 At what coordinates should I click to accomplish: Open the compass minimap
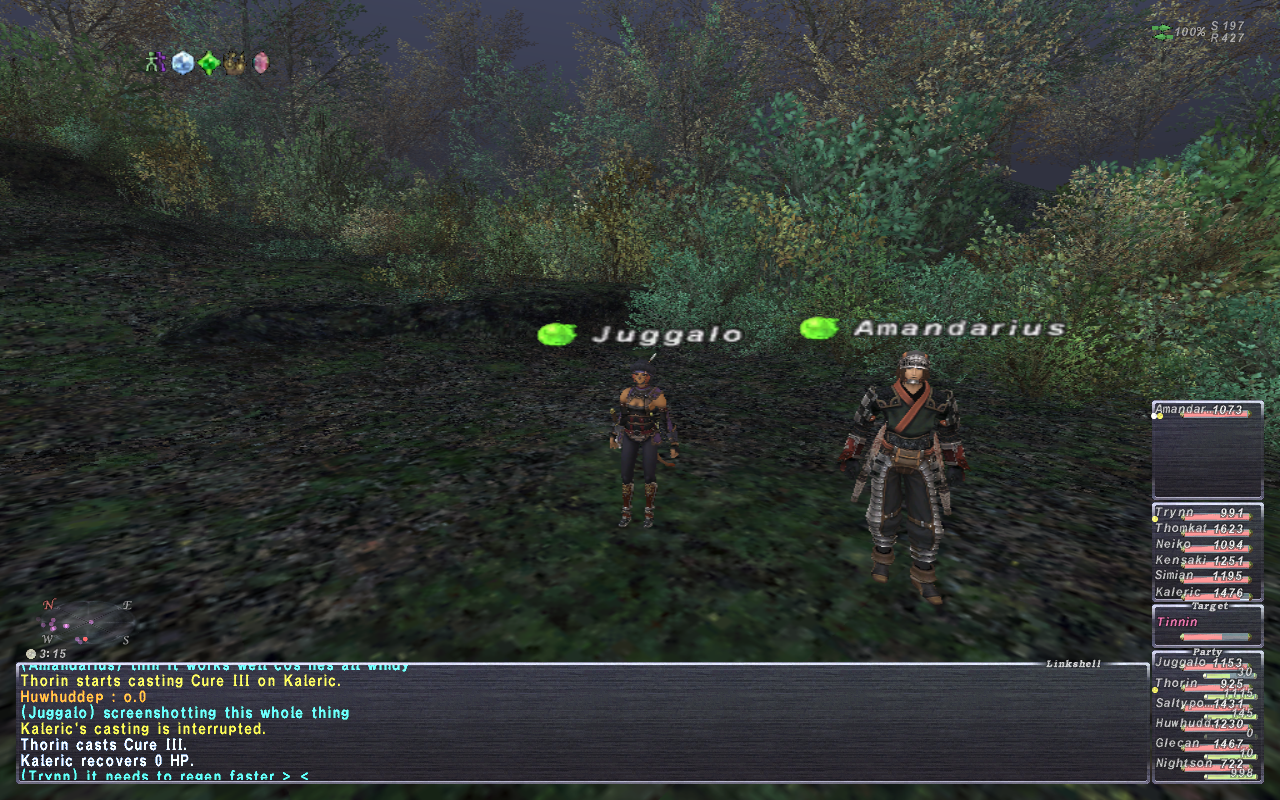point(85,622)
